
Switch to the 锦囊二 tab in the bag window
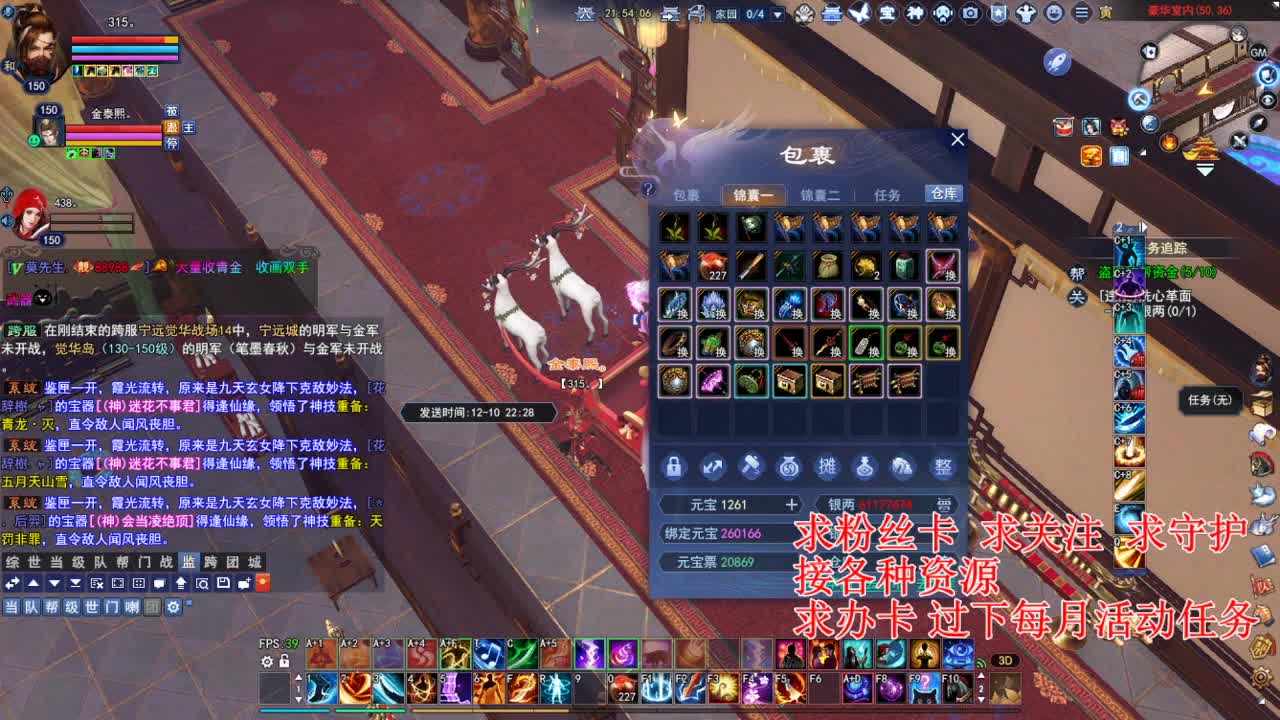tap(821, 194)
